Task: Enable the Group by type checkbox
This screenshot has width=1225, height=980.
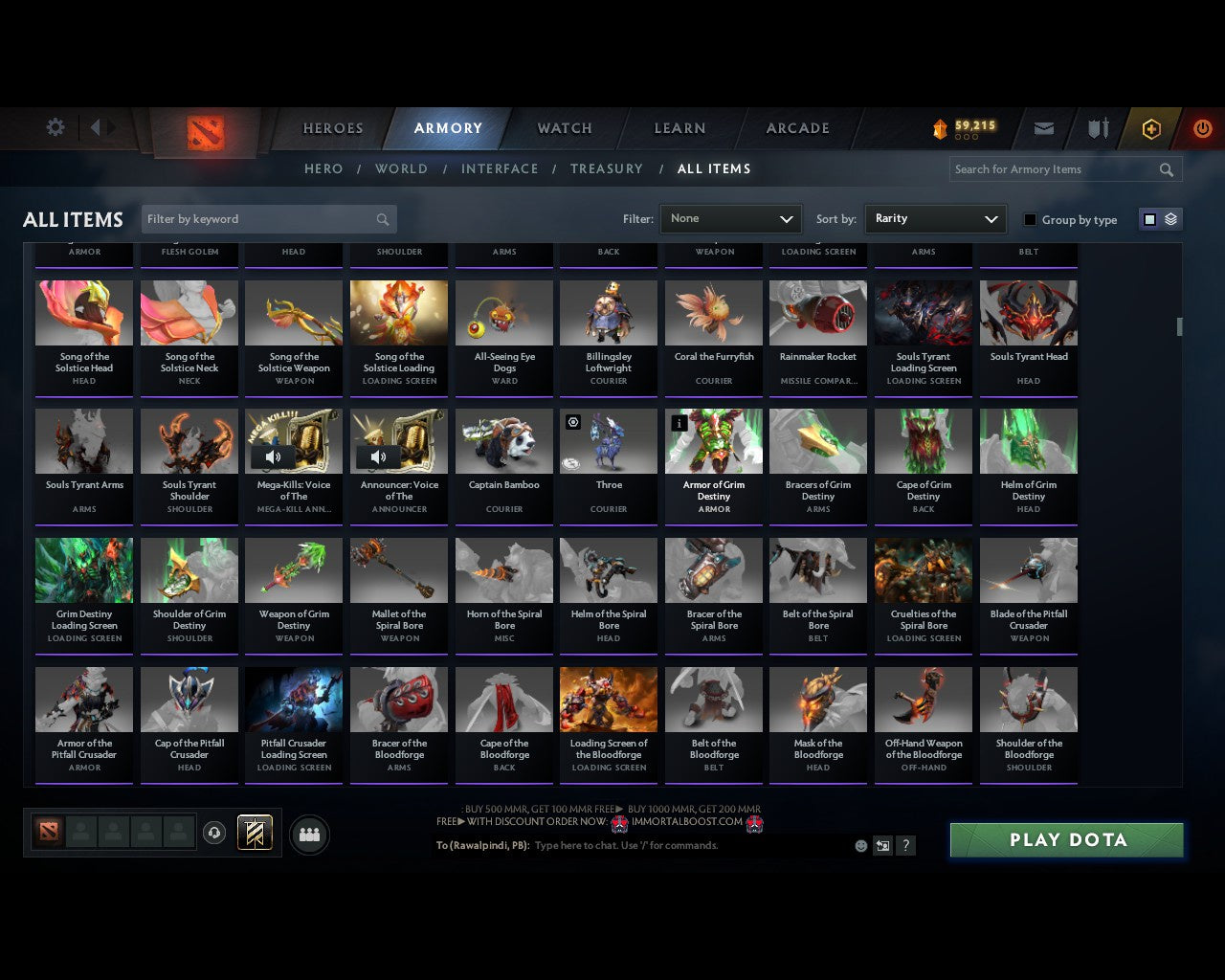Action: click(x=1030, y=219)
